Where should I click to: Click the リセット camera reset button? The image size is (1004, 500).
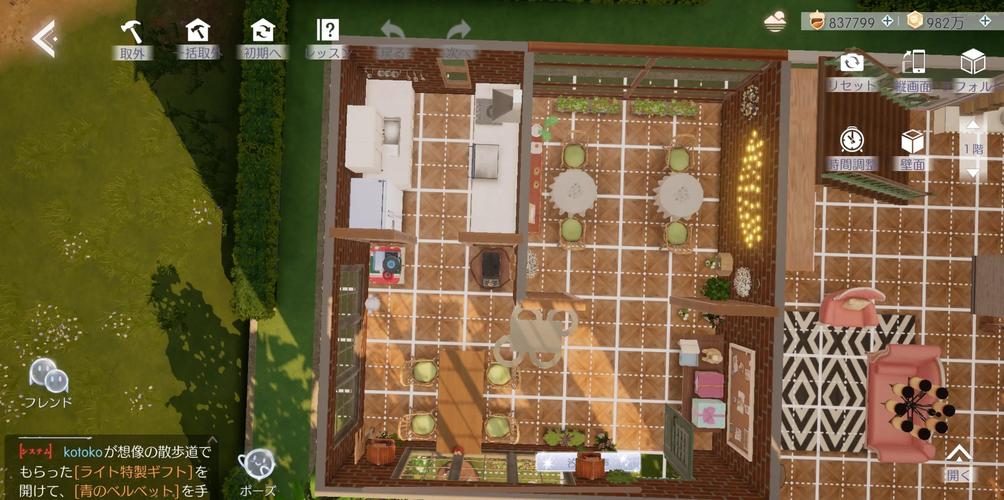pyautogui.click(x=851, y=69)
